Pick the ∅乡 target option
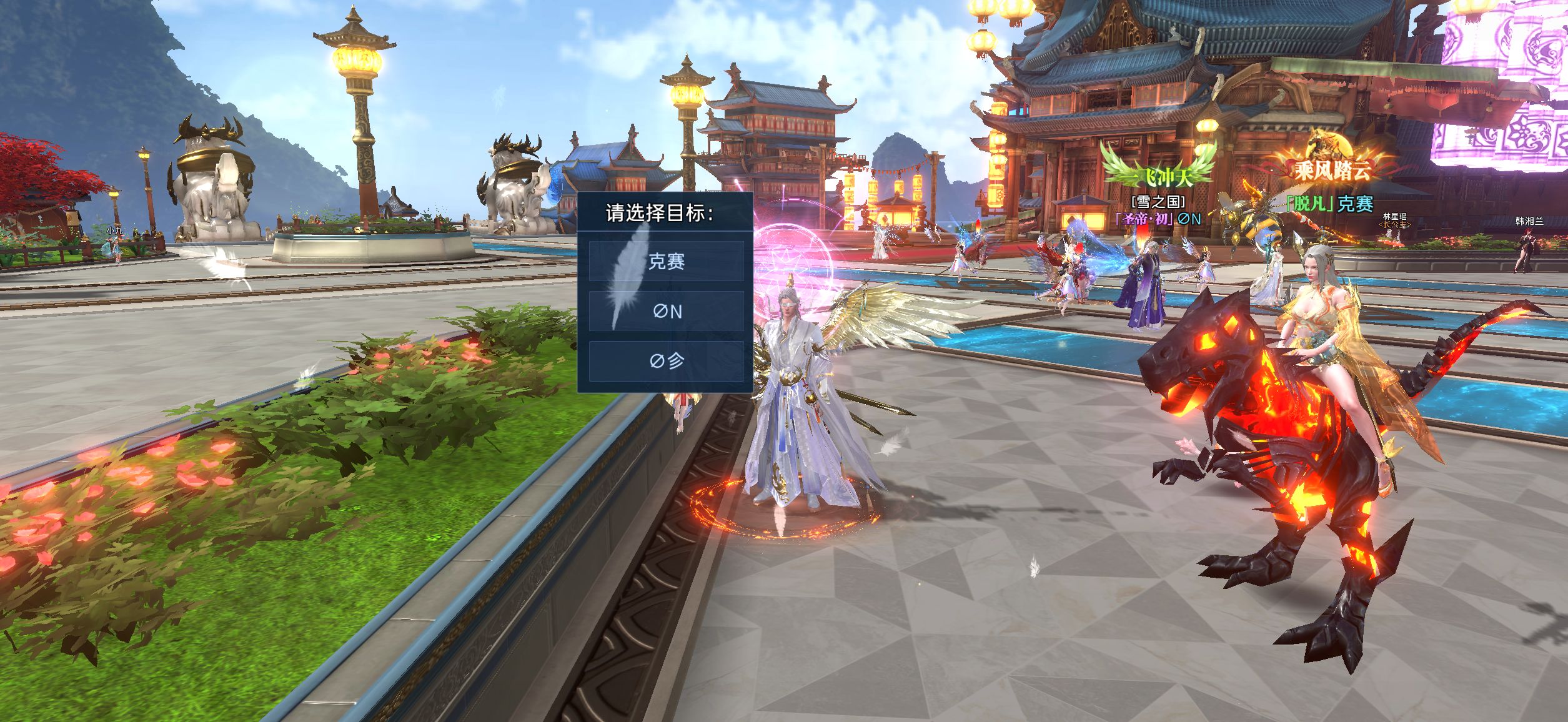The image size is (1568, 722). pos(666,360)
